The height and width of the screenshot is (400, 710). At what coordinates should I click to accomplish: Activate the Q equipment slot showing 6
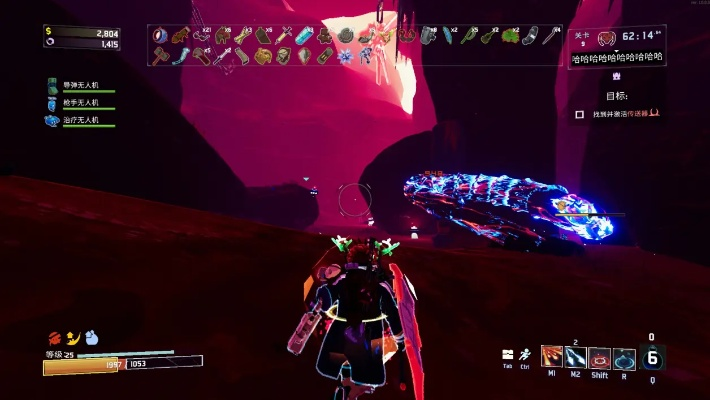[652, 357]
